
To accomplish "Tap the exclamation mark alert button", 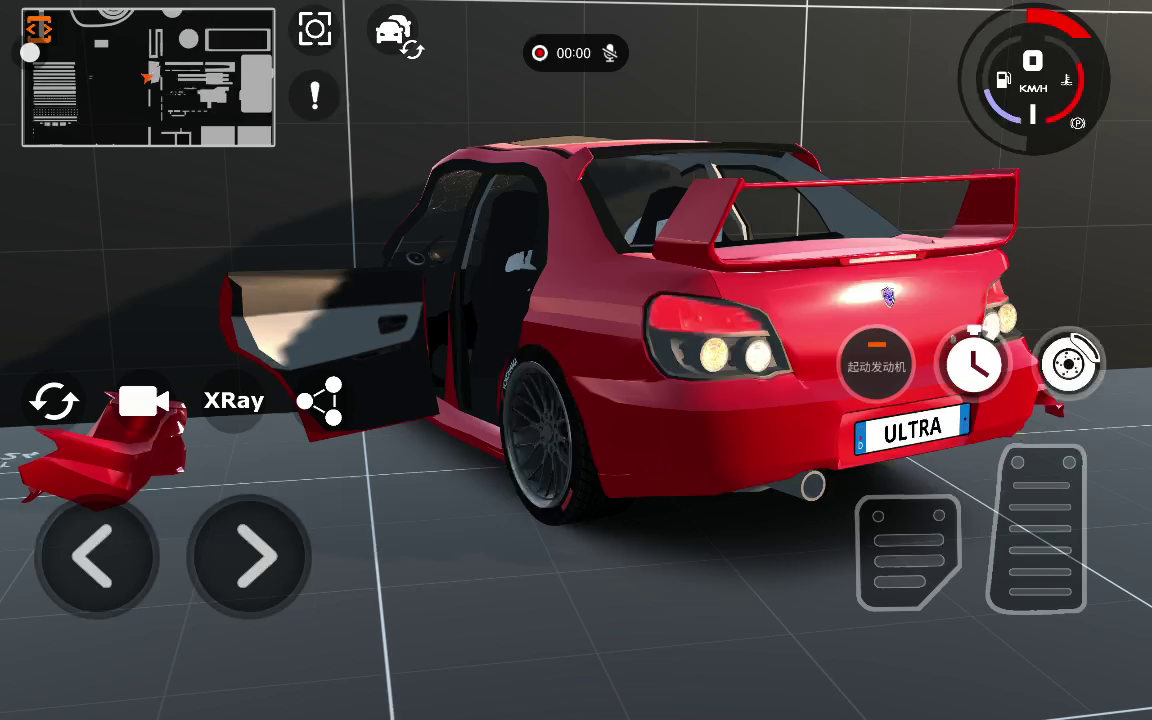I will click(315, 96).
